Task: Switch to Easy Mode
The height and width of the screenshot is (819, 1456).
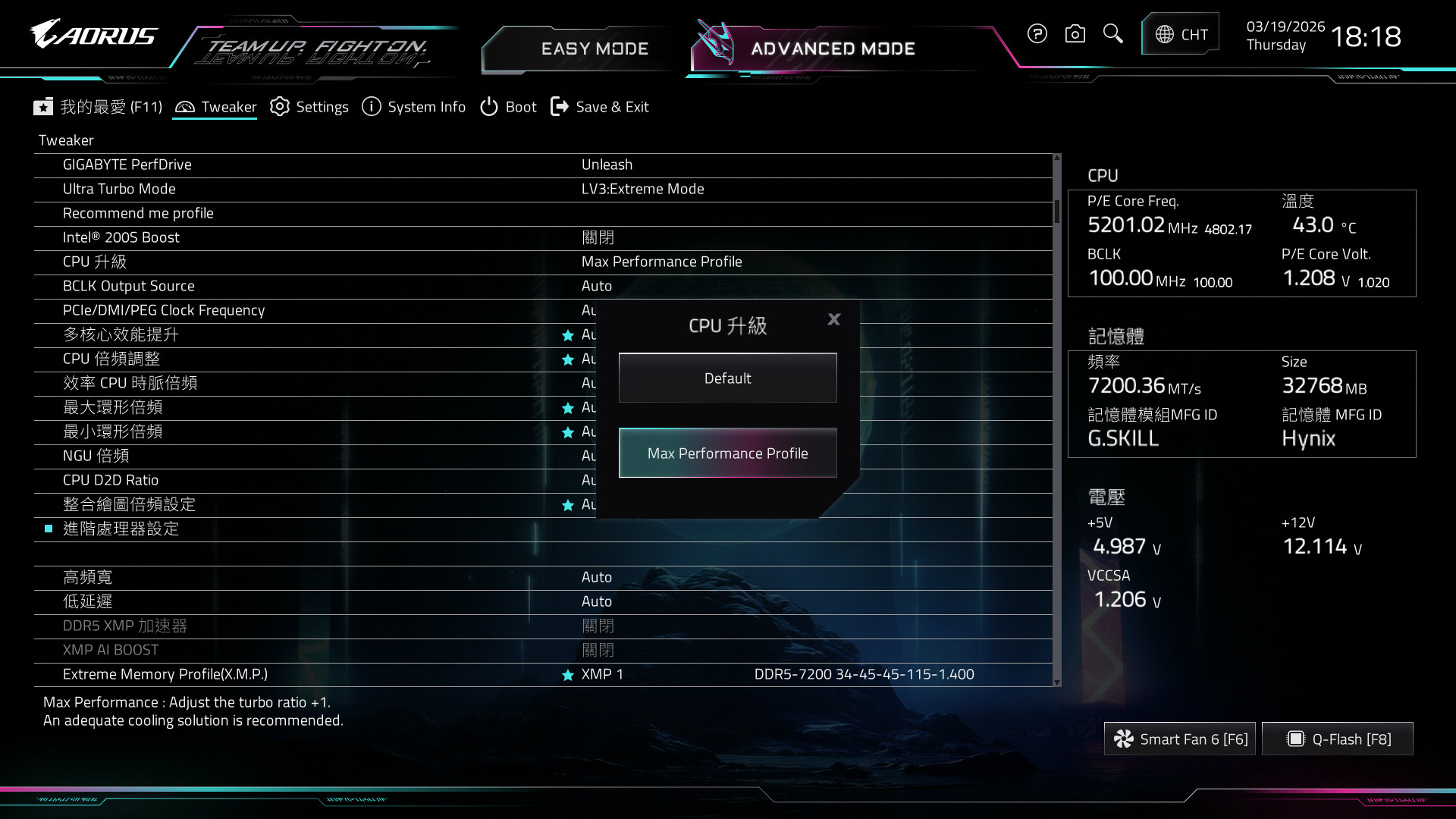Action: [x=595, y=49]
